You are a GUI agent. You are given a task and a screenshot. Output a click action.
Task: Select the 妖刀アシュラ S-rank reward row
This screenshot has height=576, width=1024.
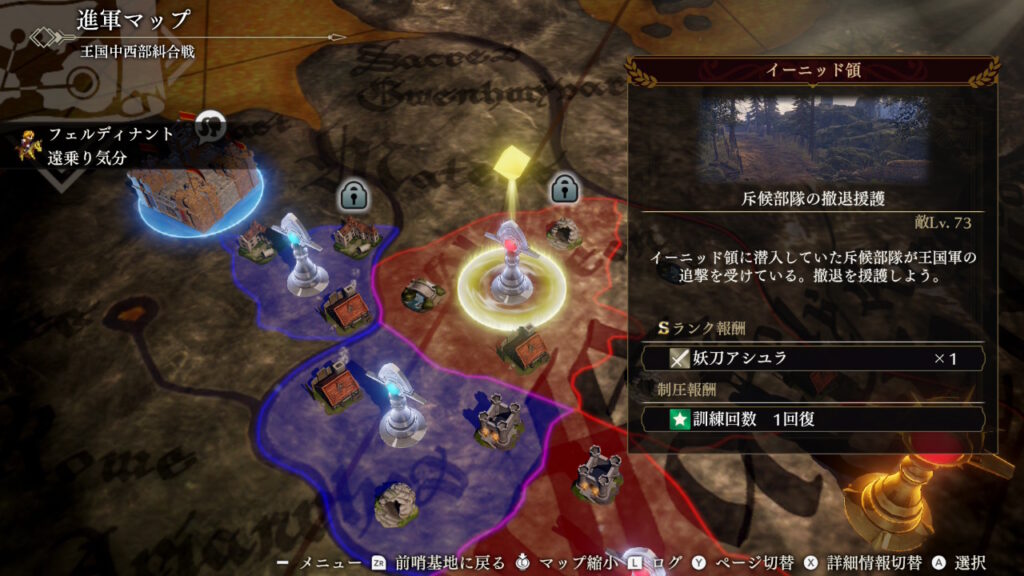(x=812, y=358)
